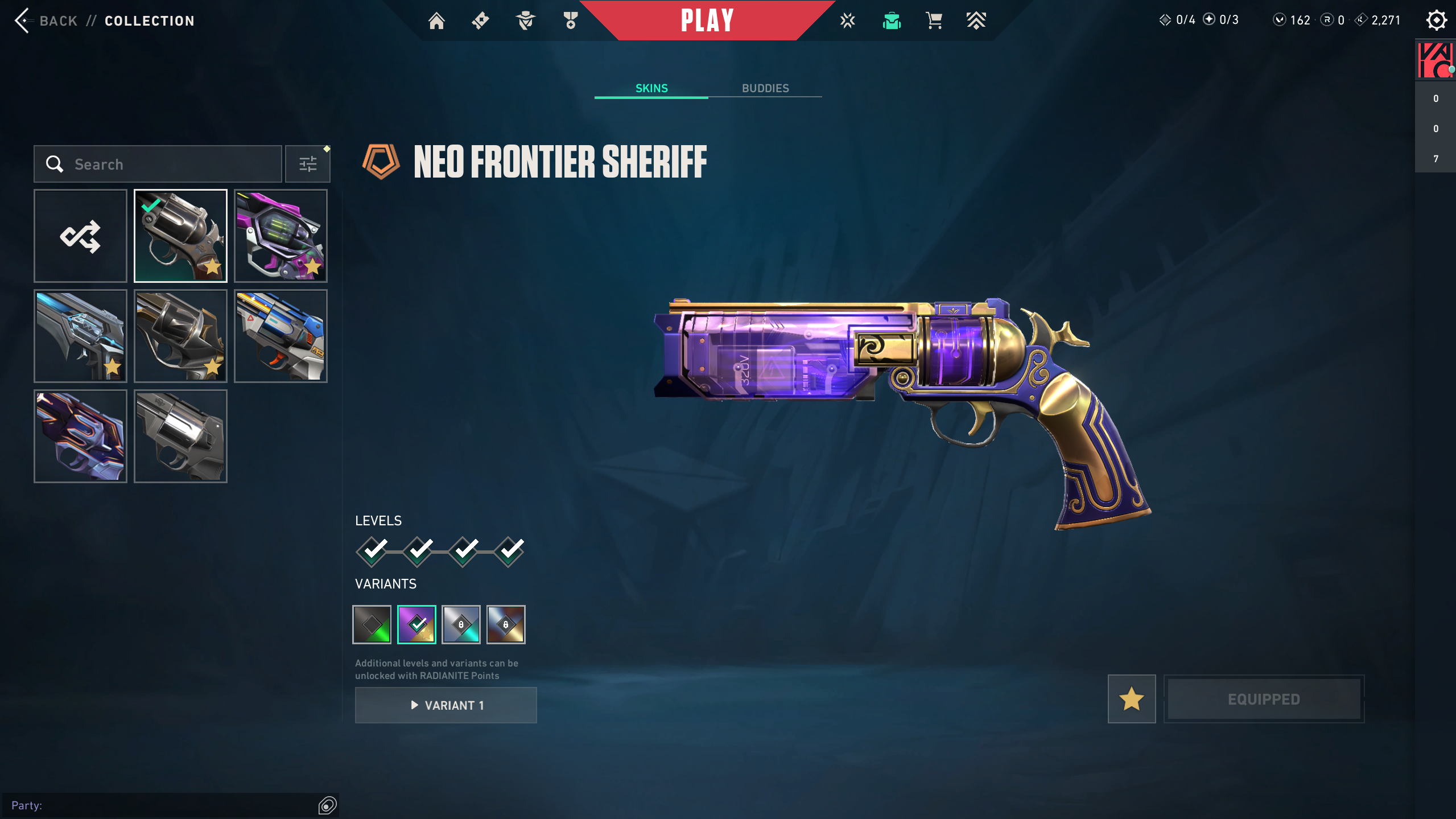This screenshot has width=1456, height=819.
Task: Open the settings gear
Action: click(1436, 21)
